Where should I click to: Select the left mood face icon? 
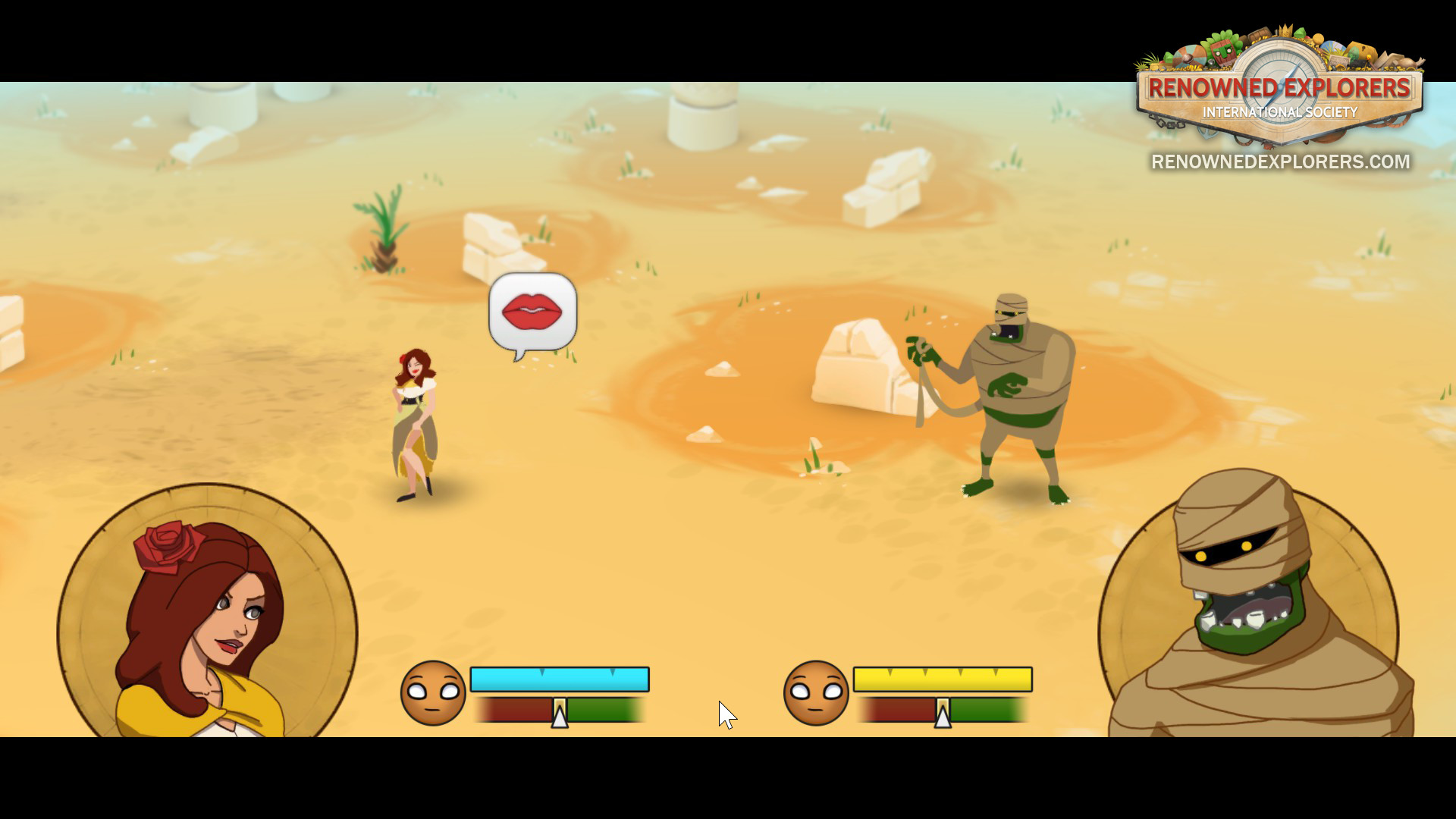432,694
